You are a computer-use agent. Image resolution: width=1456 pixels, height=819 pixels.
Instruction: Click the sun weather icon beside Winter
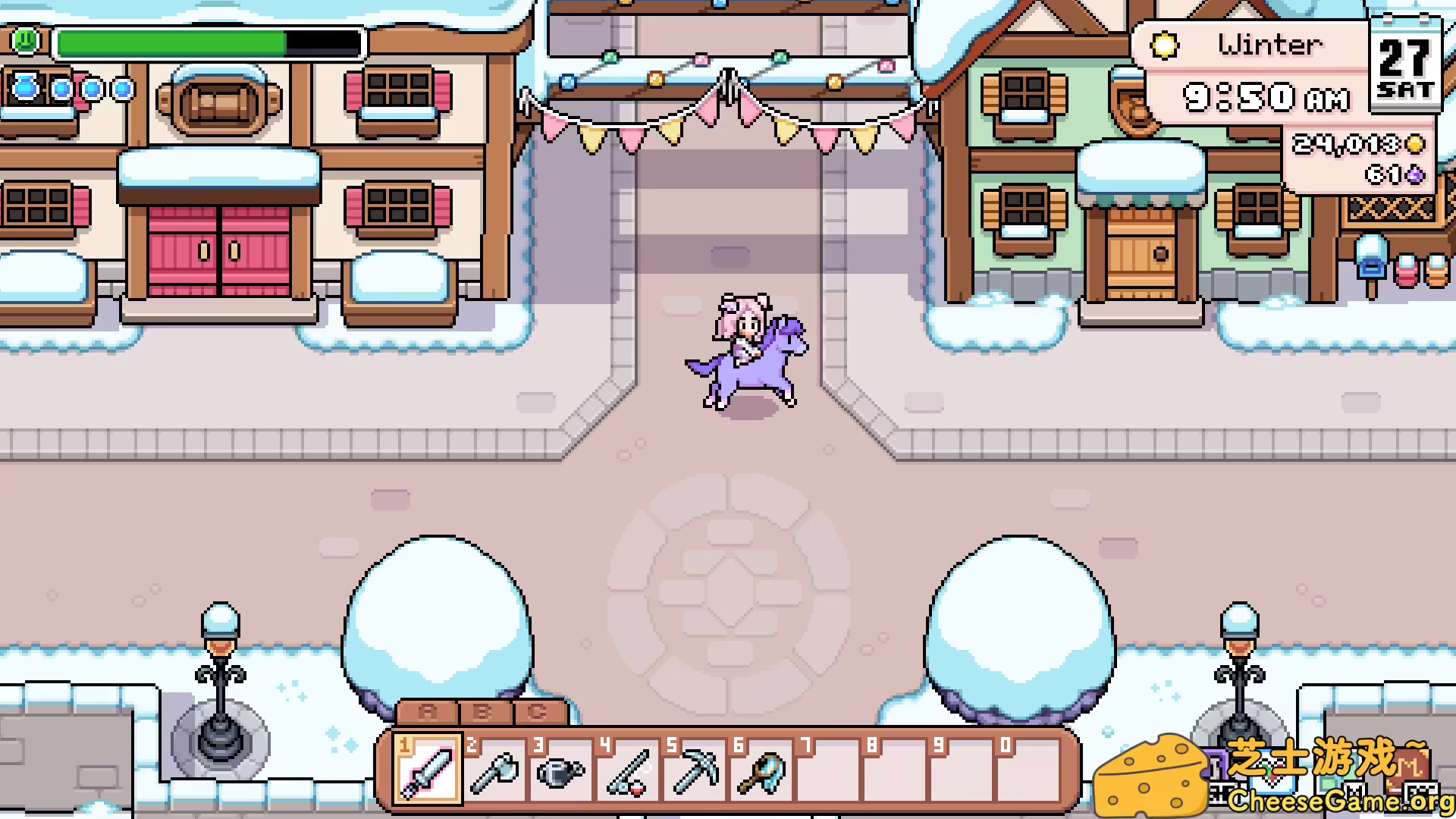[1165, 45]
